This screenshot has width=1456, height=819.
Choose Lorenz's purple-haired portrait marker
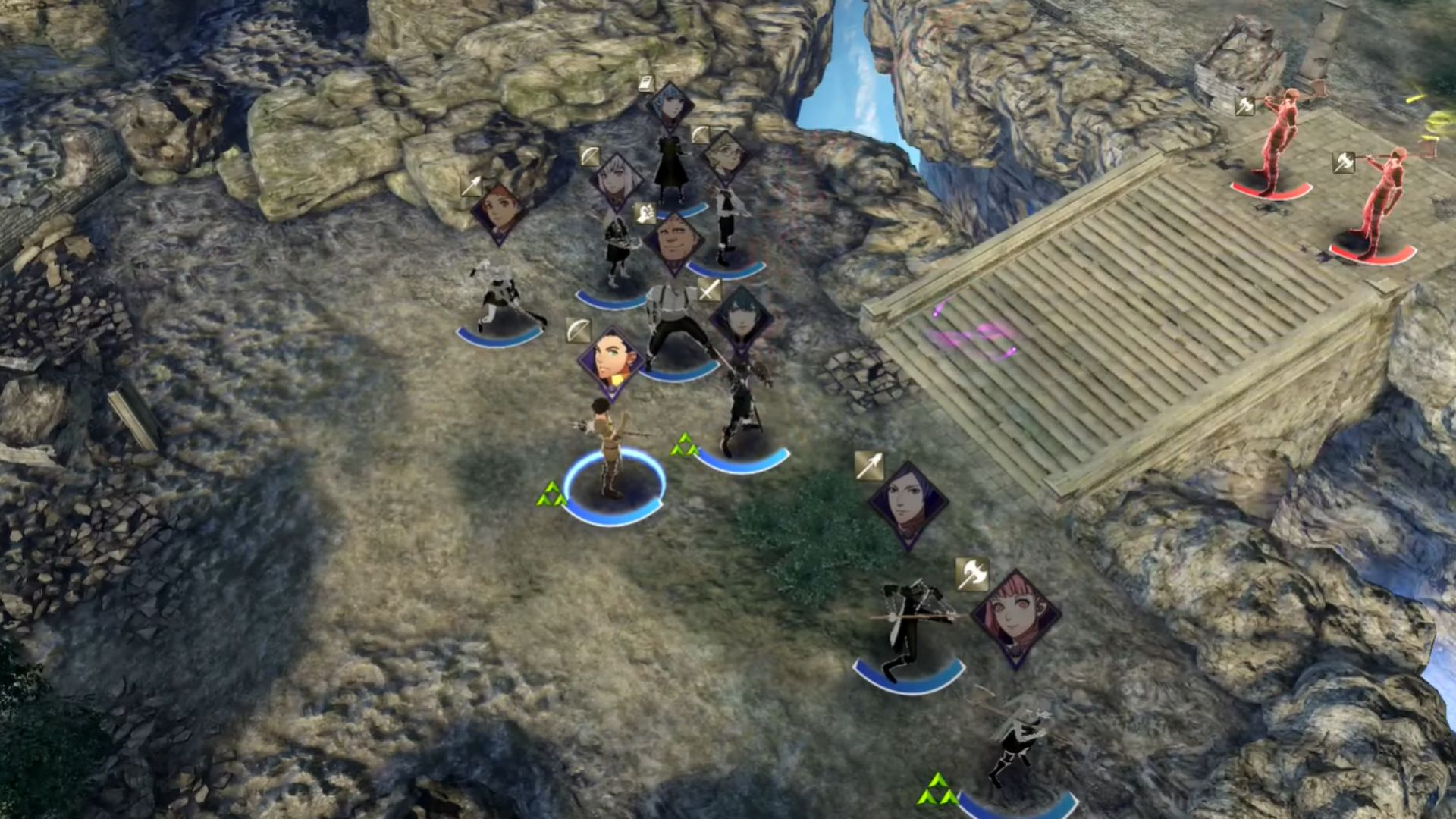point(908,503)
